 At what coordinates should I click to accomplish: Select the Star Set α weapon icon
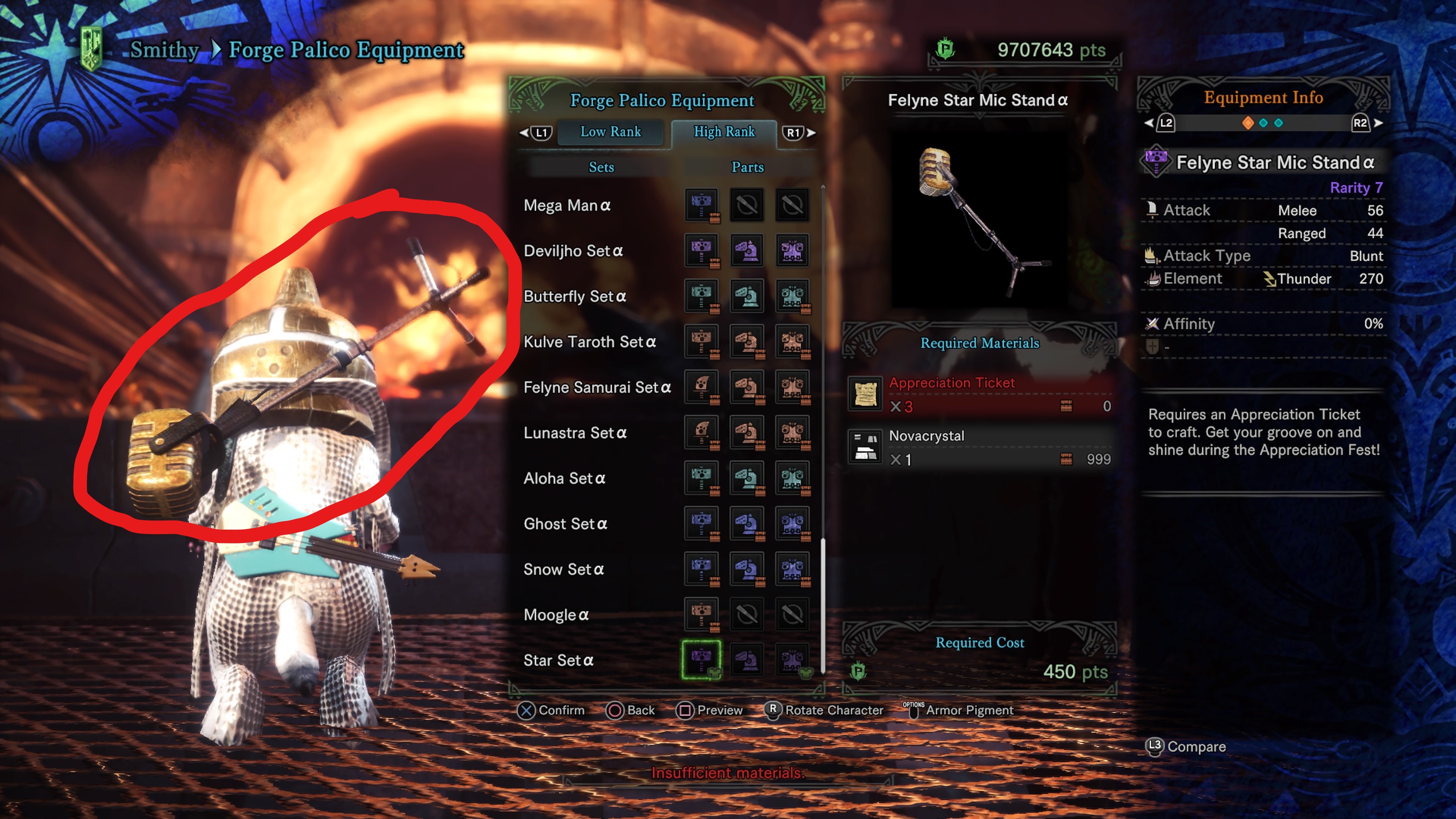coord(701,659)
